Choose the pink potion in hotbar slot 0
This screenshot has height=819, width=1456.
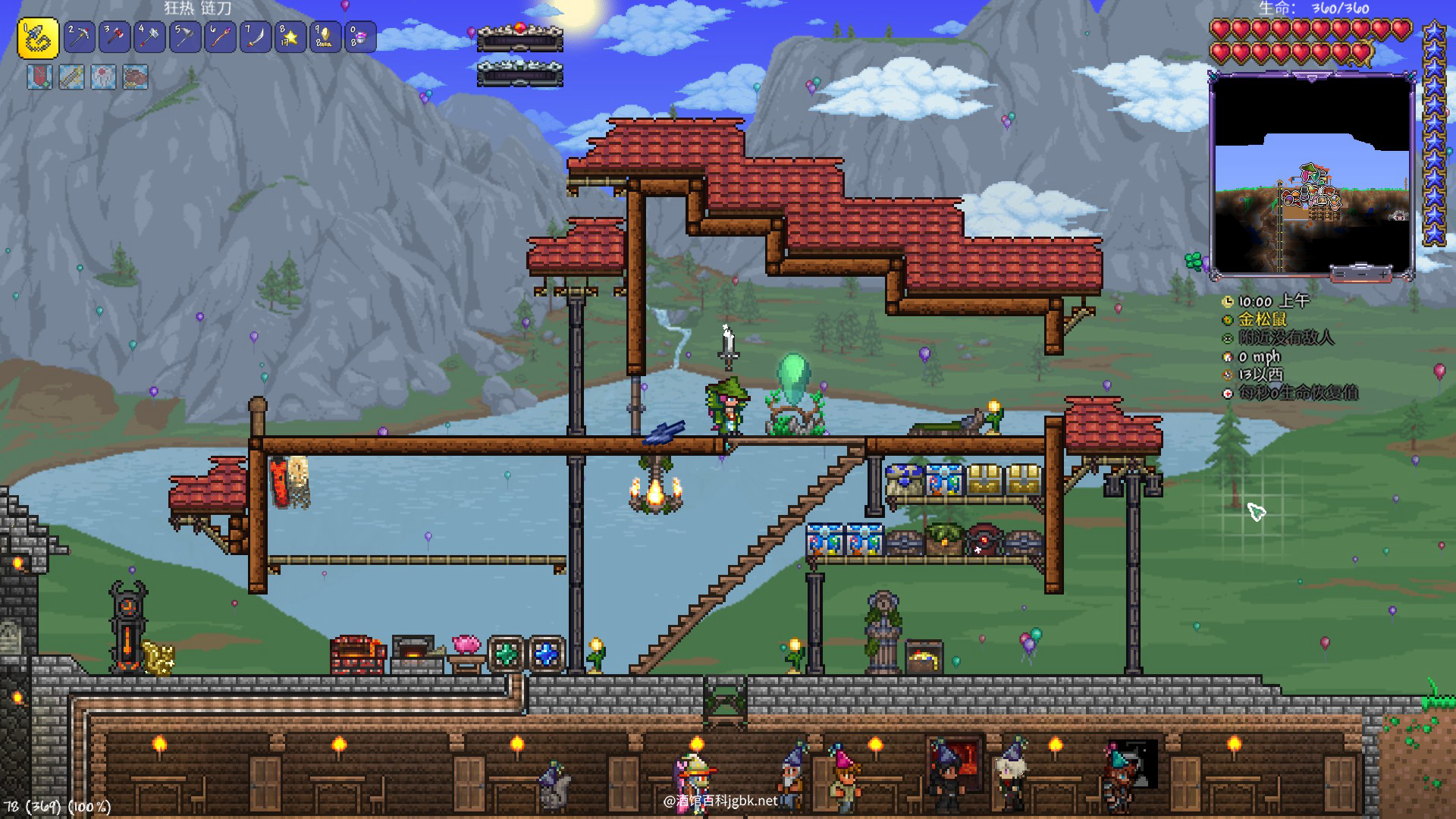click(x=361, y=36)
